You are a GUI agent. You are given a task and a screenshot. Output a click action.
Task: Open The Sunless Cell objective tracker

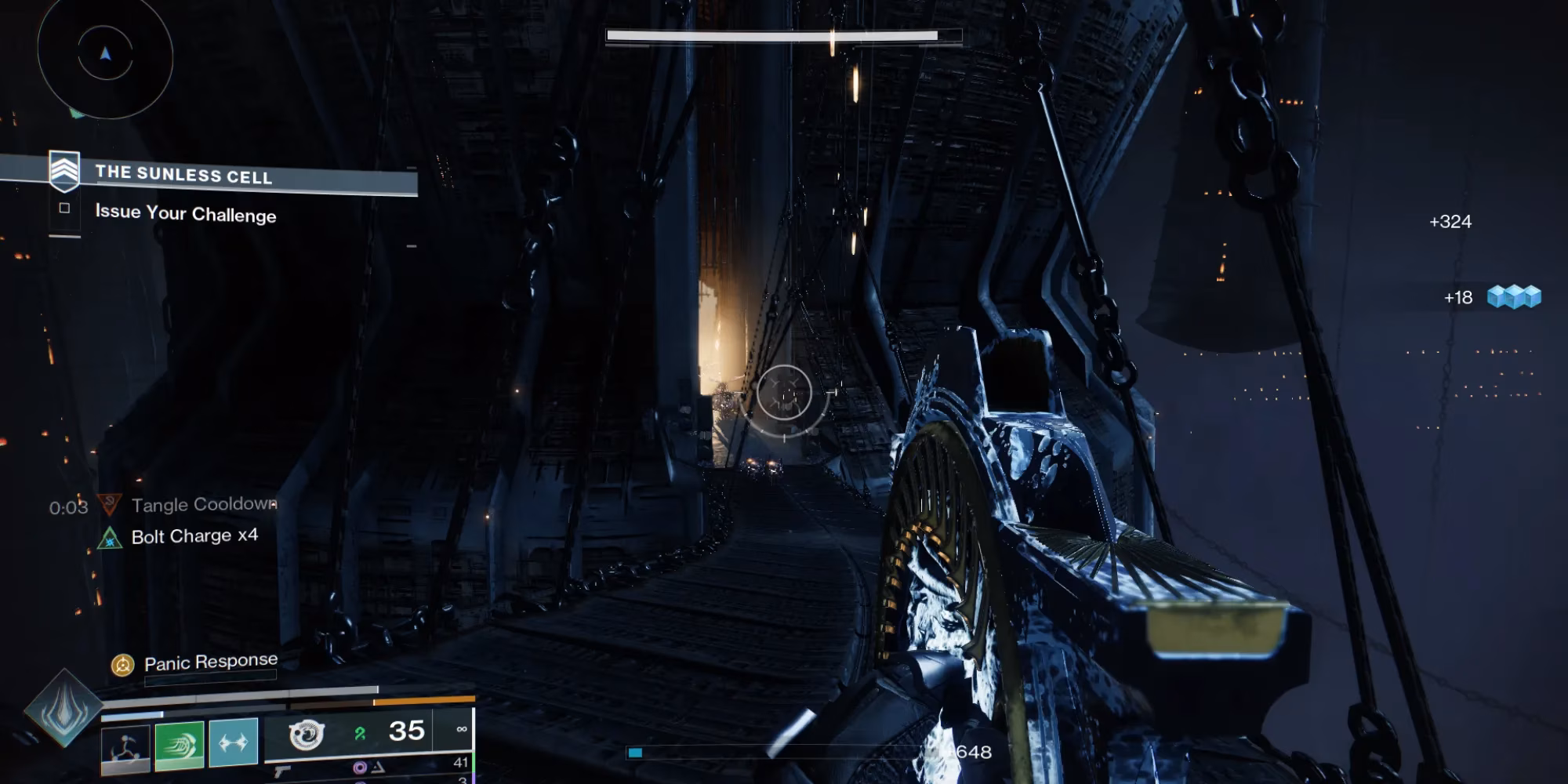[x=183, y=174]
